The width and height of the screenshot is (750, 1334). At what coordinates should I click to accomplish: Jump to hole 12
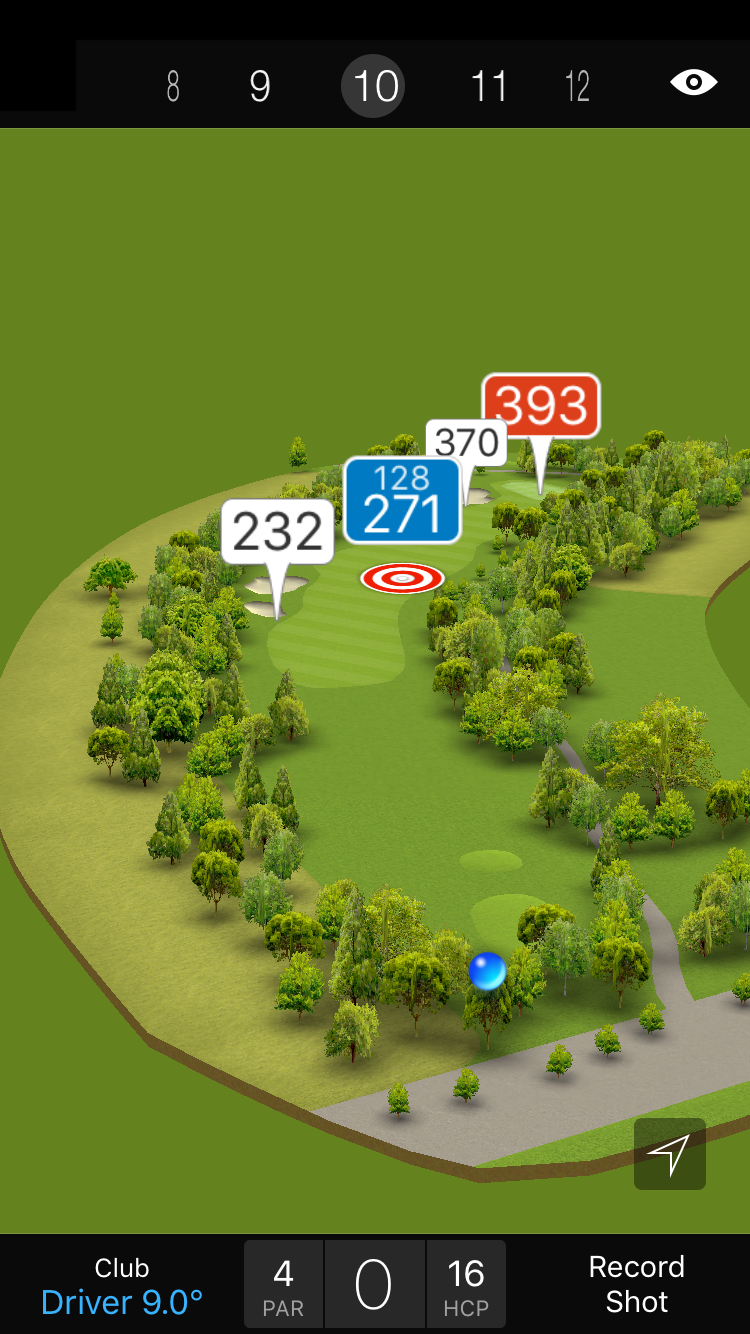point(577,87)
